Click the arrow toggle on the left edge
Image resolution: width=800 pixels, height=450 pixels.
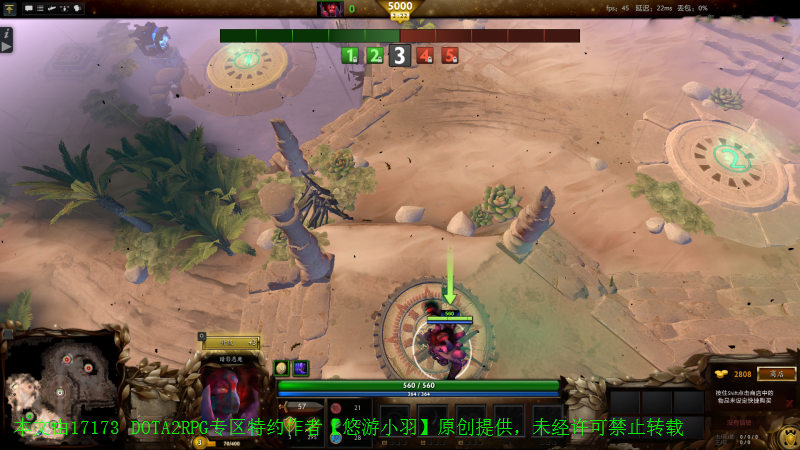[6, 46]
